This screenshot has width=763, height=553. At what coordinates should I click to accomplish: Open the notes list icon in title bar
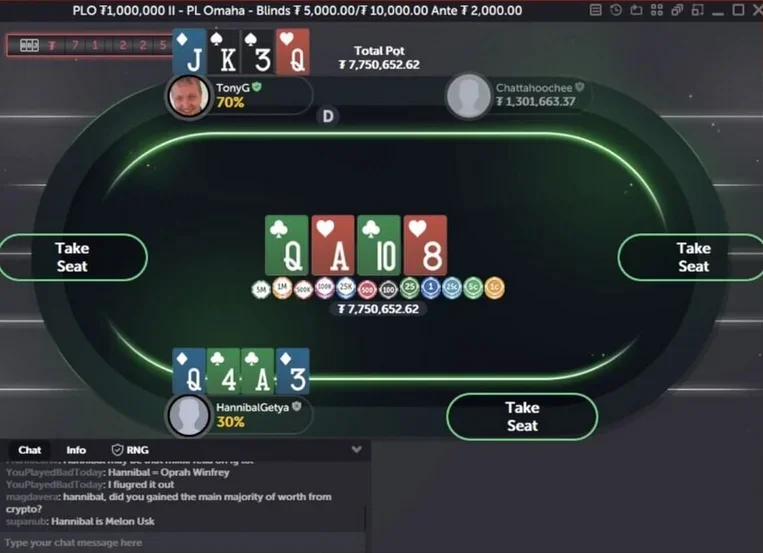coord(596,10)
